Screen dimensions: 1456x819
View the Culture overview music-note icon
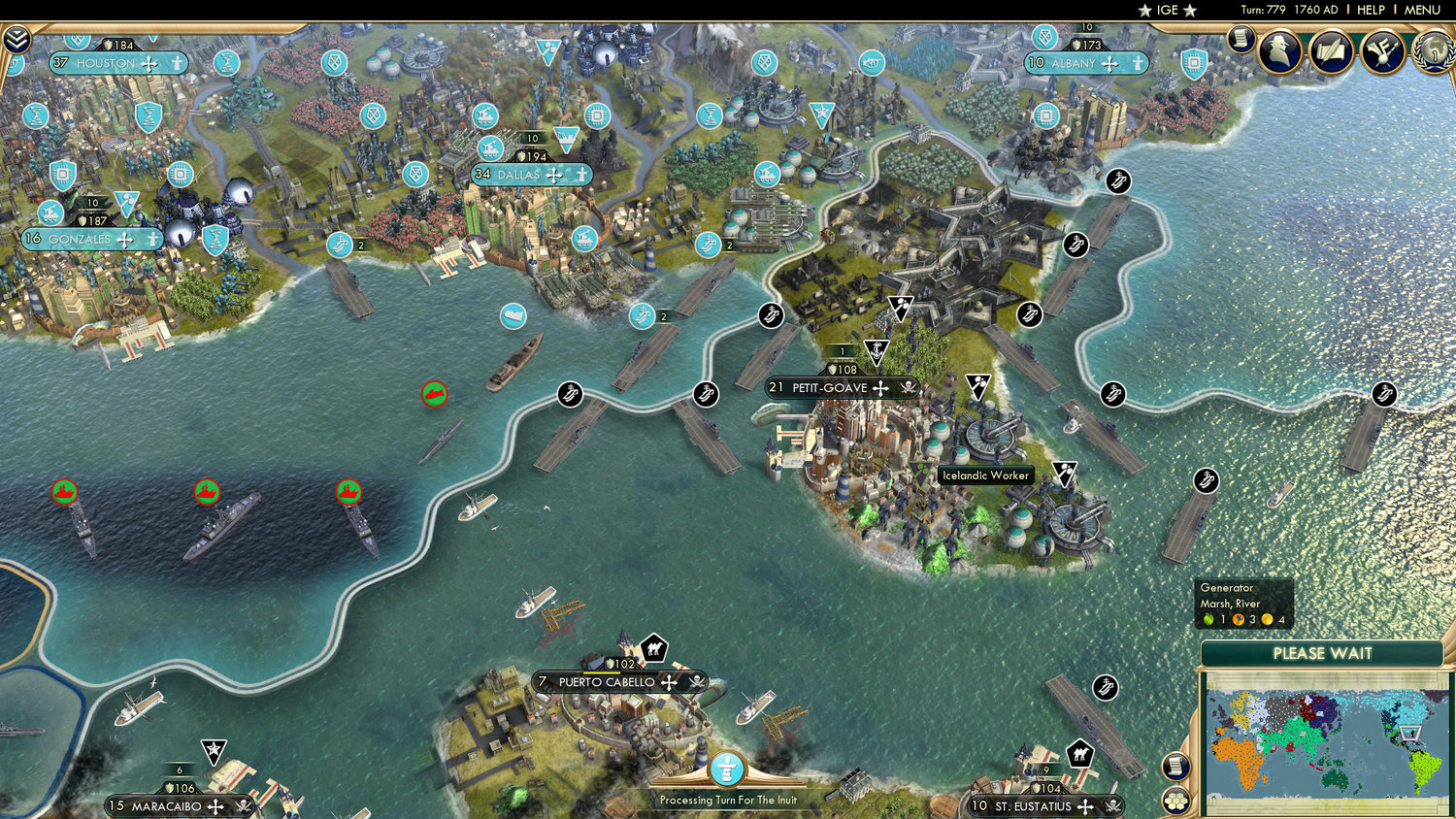1383,52
